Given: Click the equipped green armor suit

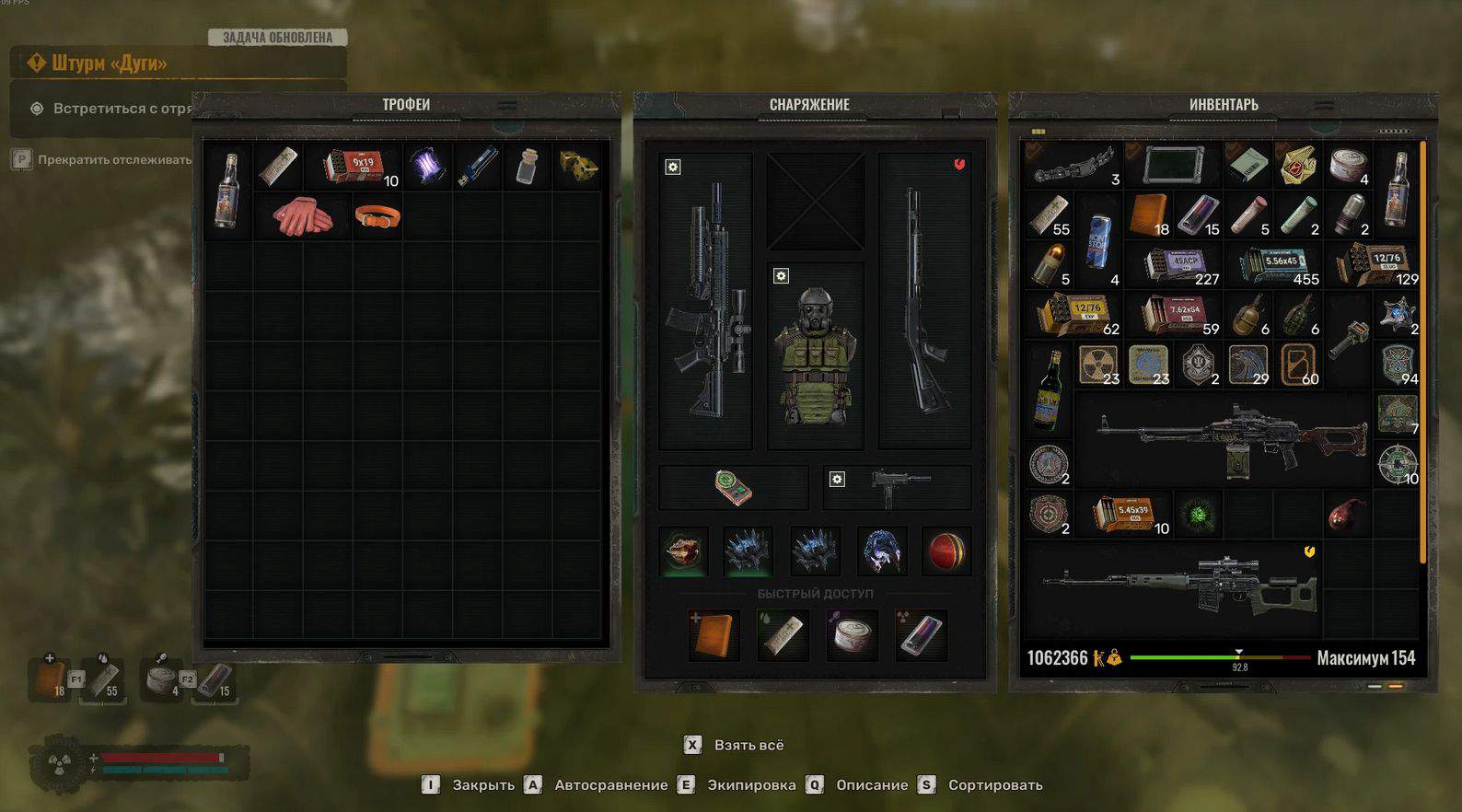Looking at the screenshot, I should (x=816, y=356).
